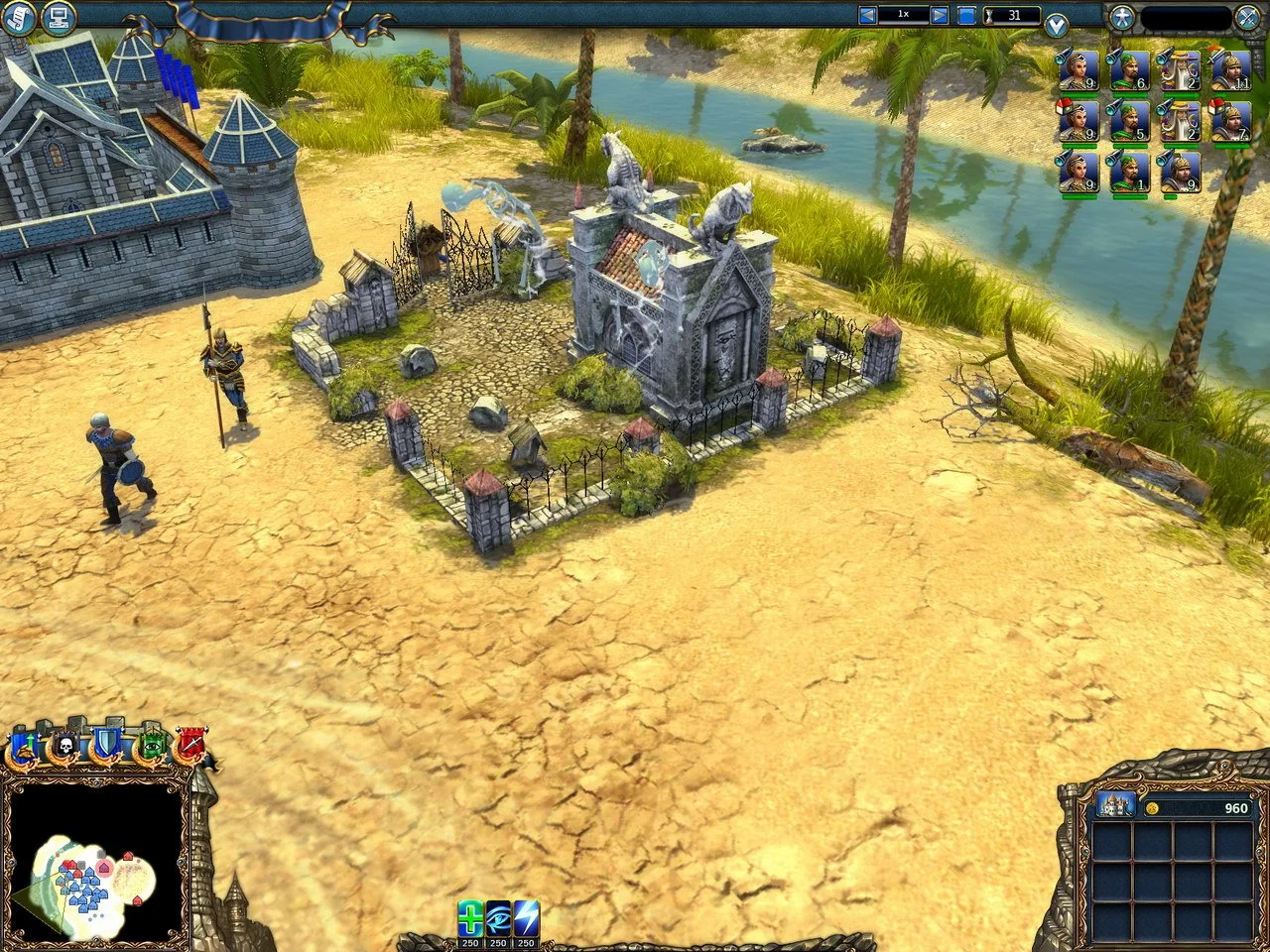The height and width of the screenshot is (952, 1270).
Task: Toggle the red crossed-sword banner filter
Action: pos(190,744)
